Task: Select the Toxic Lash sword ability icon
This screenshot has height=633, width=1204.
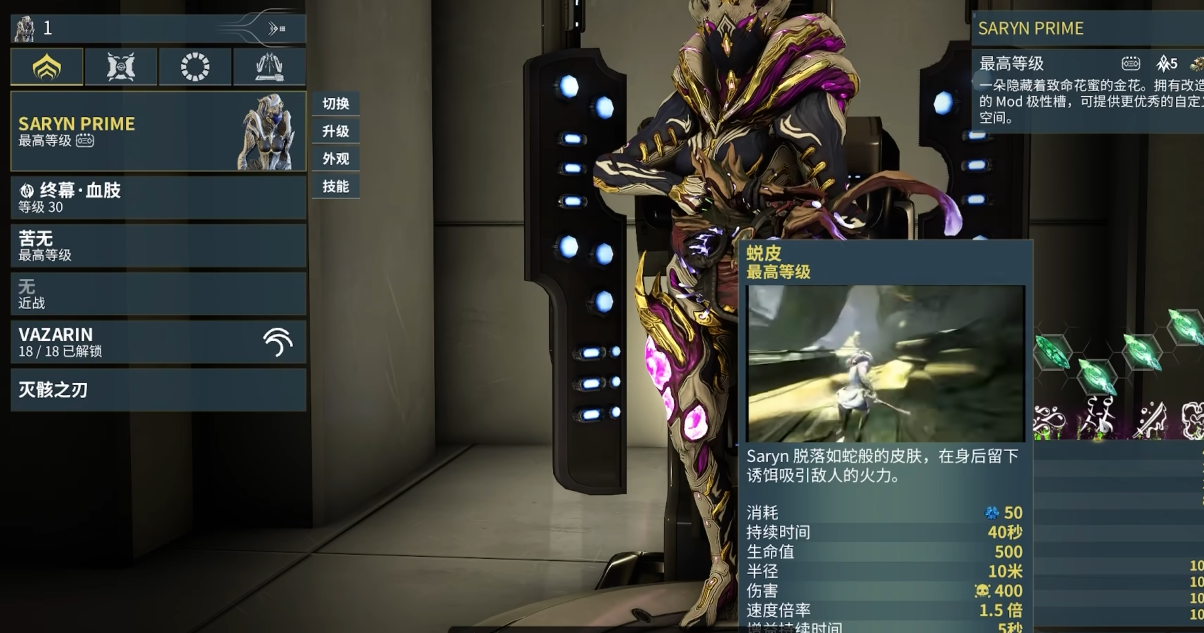Action: coord(1148,415)
